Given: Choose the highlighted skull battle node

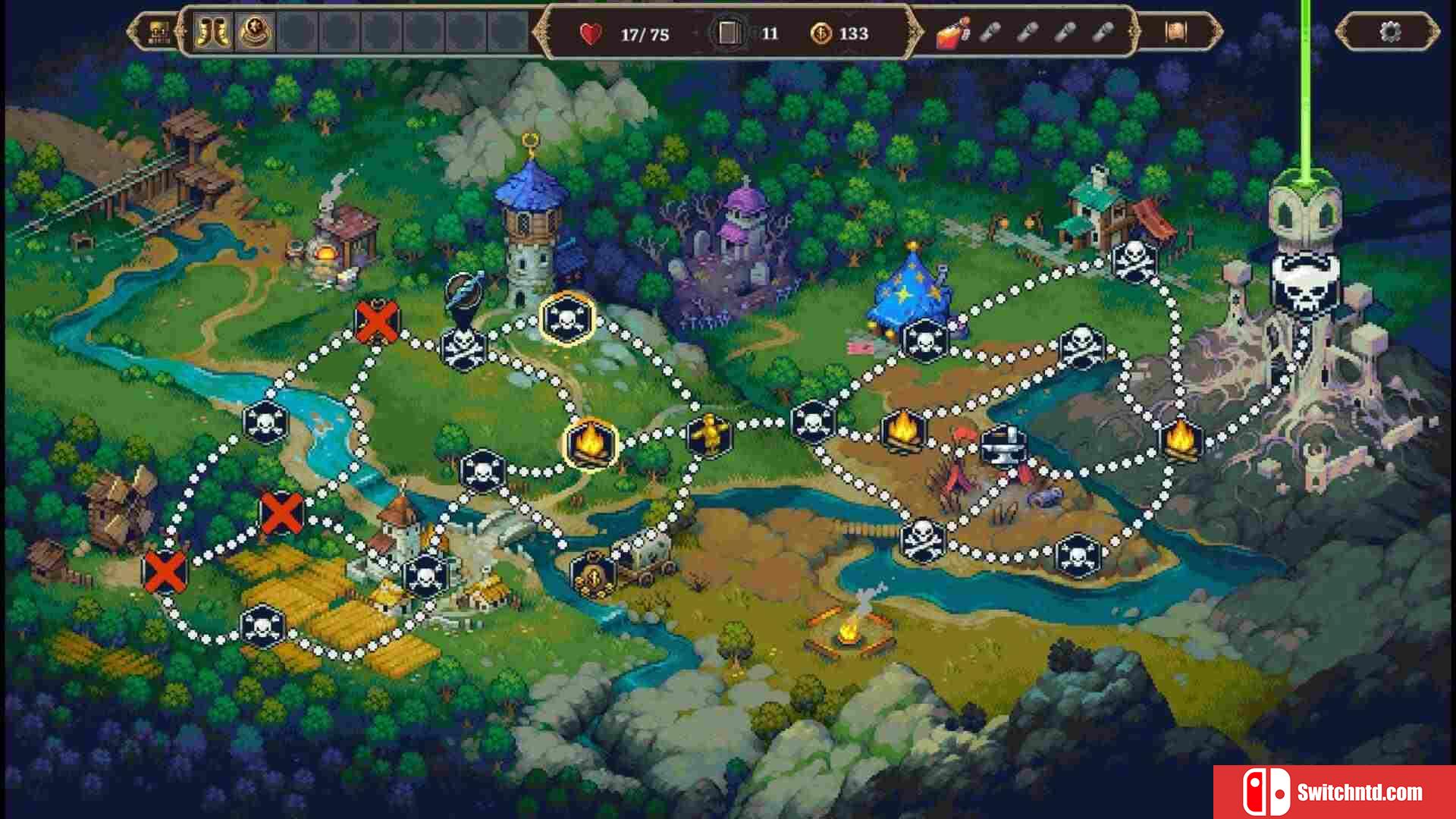Looking at the screenshot, I should click(x=566, y=319).
